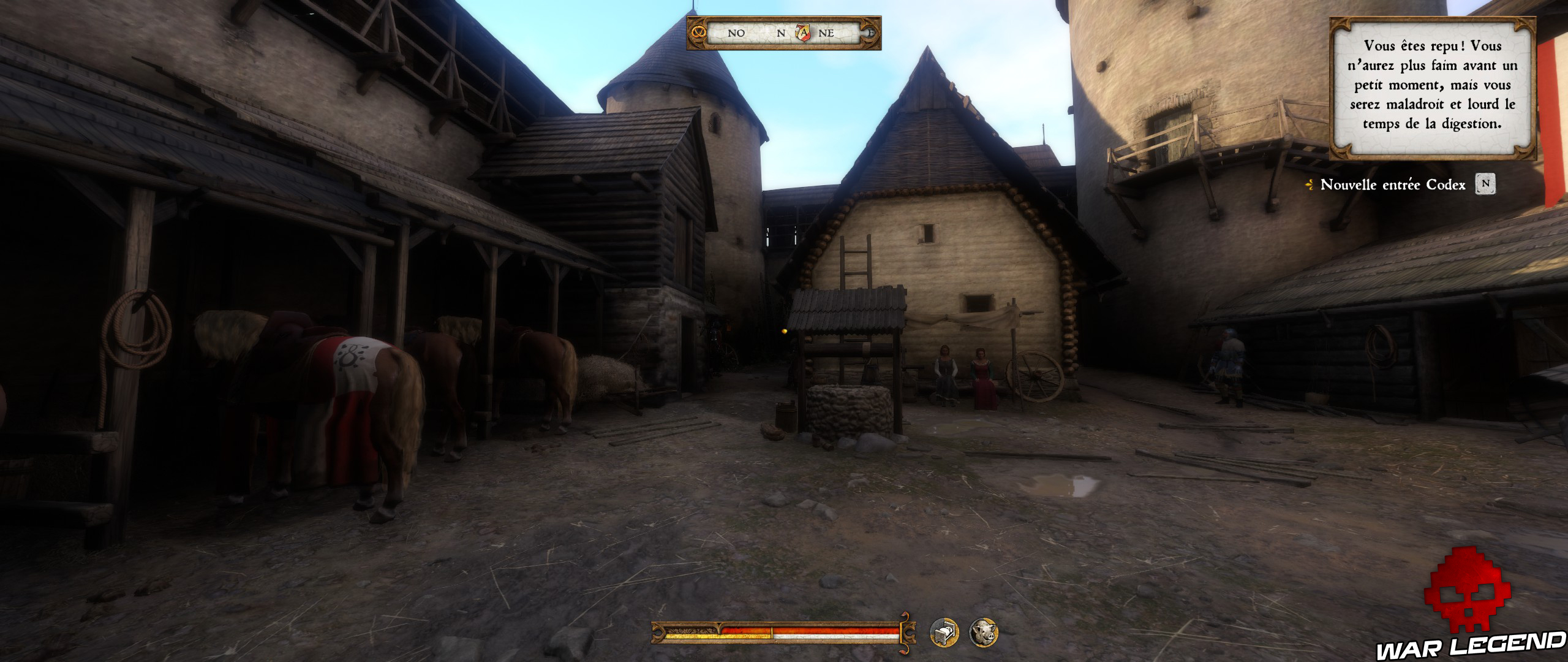Click the quest marker shield on the compass

tap(803, 32)
